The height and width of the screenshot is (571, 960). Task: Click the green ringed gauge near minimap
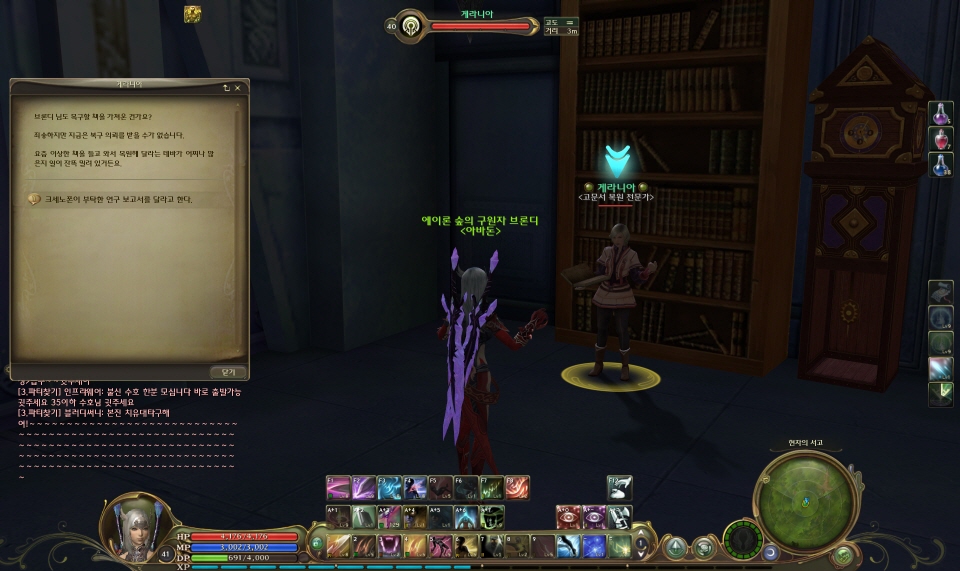tap(743, 540)
